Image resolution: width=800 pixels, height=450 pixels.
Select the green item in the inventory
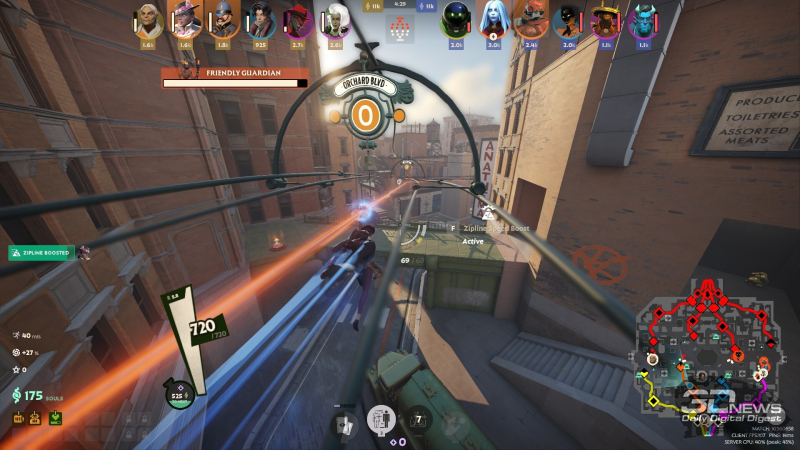[55, 417]
